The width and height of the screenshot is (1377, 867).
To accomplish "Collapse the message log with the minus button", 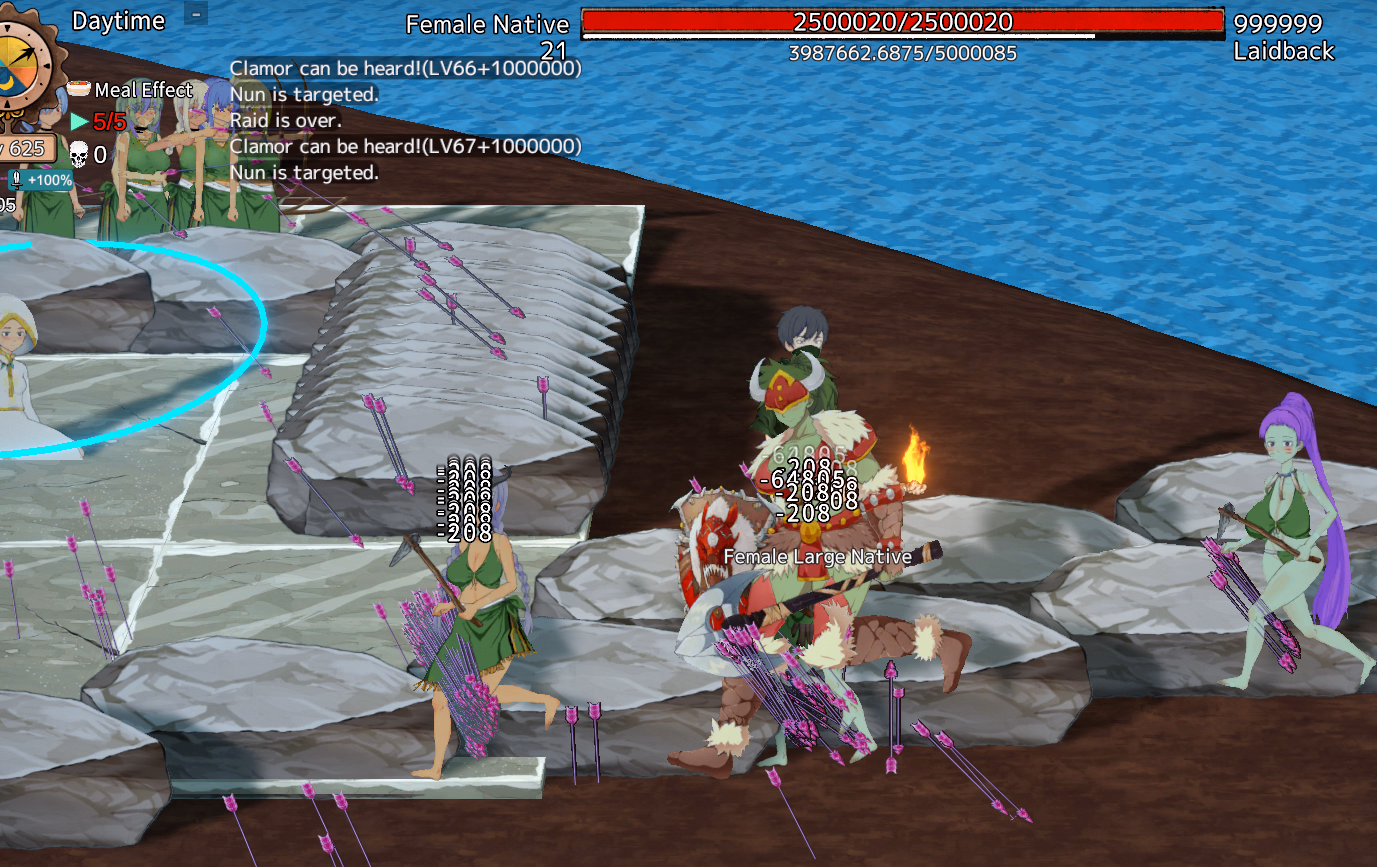I will [197, 14].
